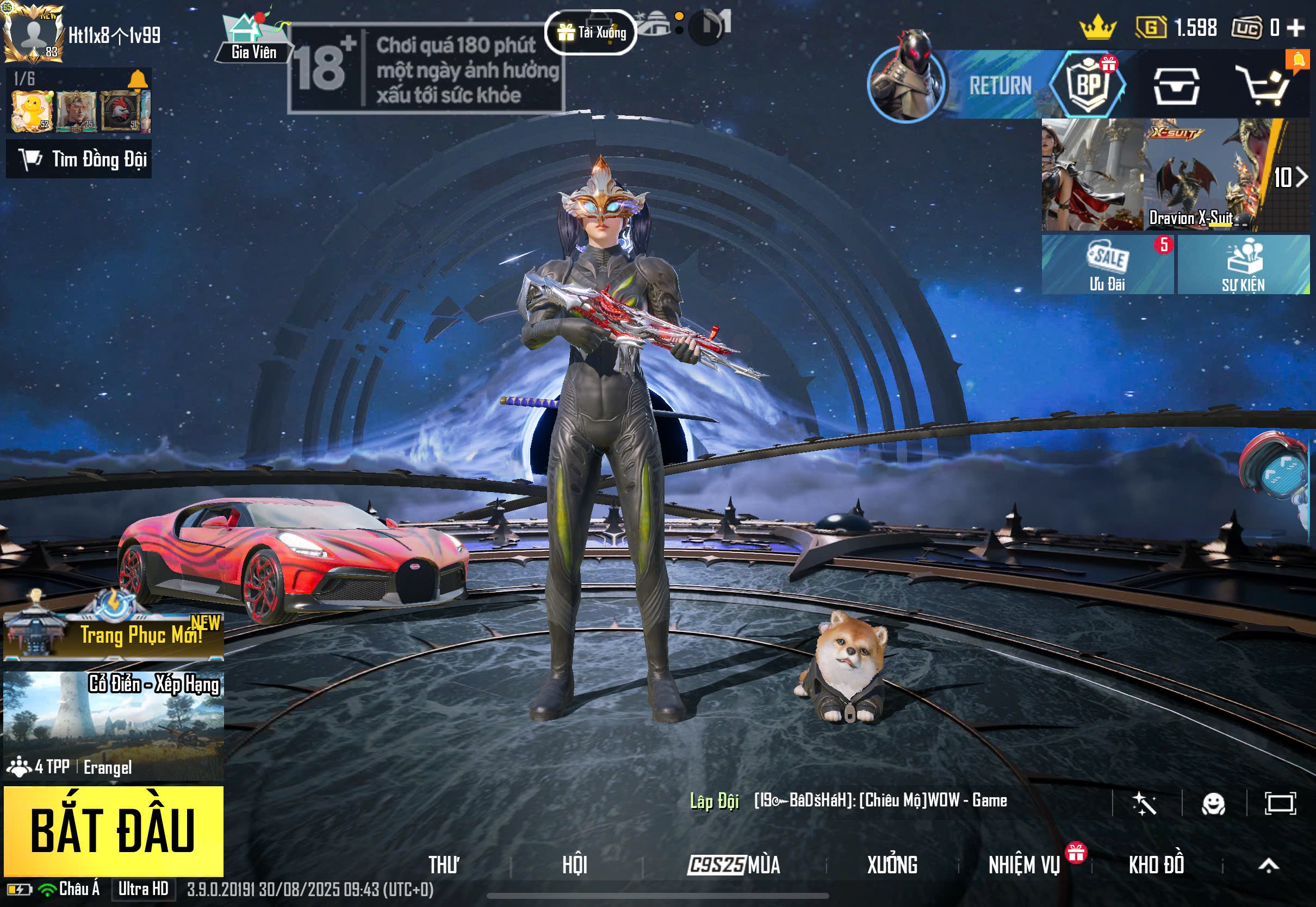
Task: Open the KHO ĐỒ inventory menu
Action: (1156, 865)
